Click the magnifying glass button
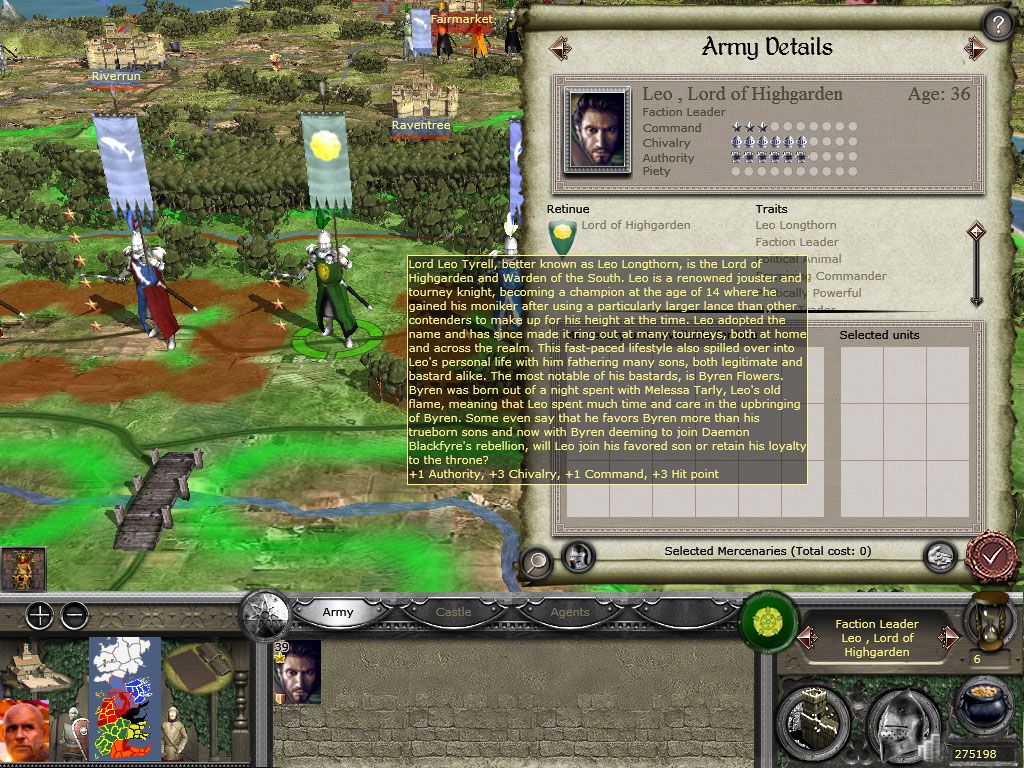The height and width of the screenshot is (768, 1024). tap(537, 562)
